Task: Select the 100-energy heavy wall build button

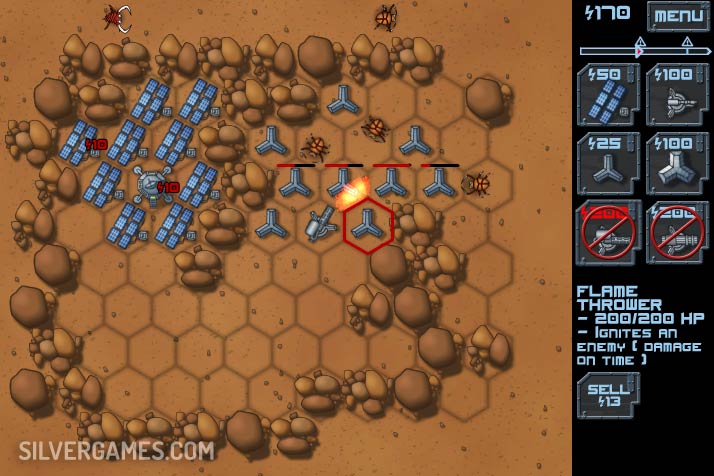Action: point(677,161)
